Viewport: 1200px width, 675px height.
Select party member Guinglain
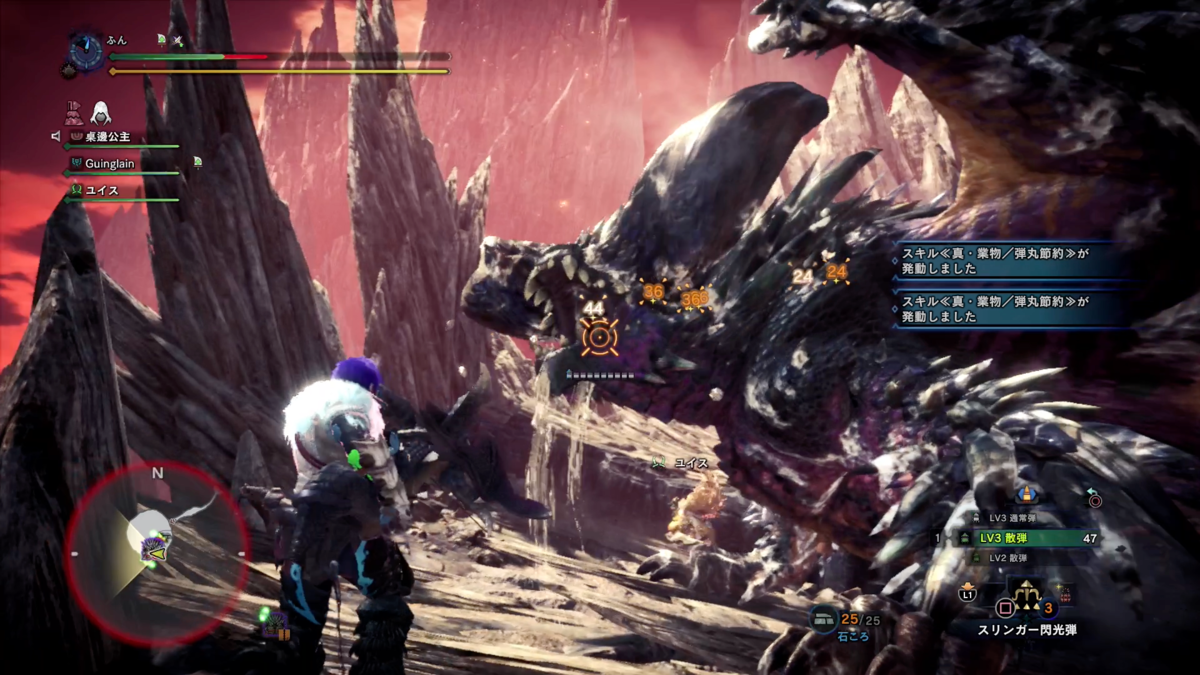coord(112,162)
